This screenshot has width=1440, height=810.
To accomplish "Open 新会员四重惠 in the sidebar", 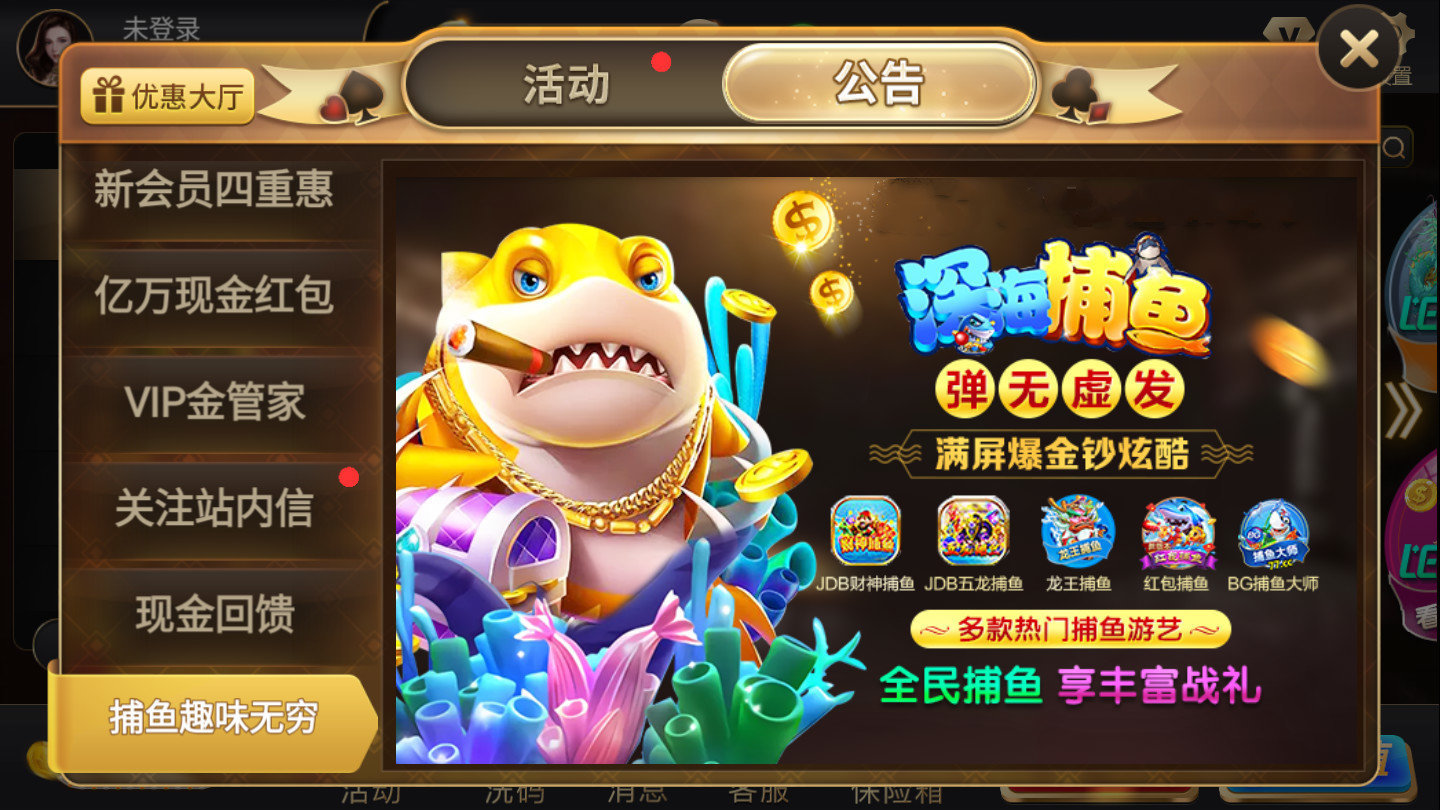I will click(213, 193).
